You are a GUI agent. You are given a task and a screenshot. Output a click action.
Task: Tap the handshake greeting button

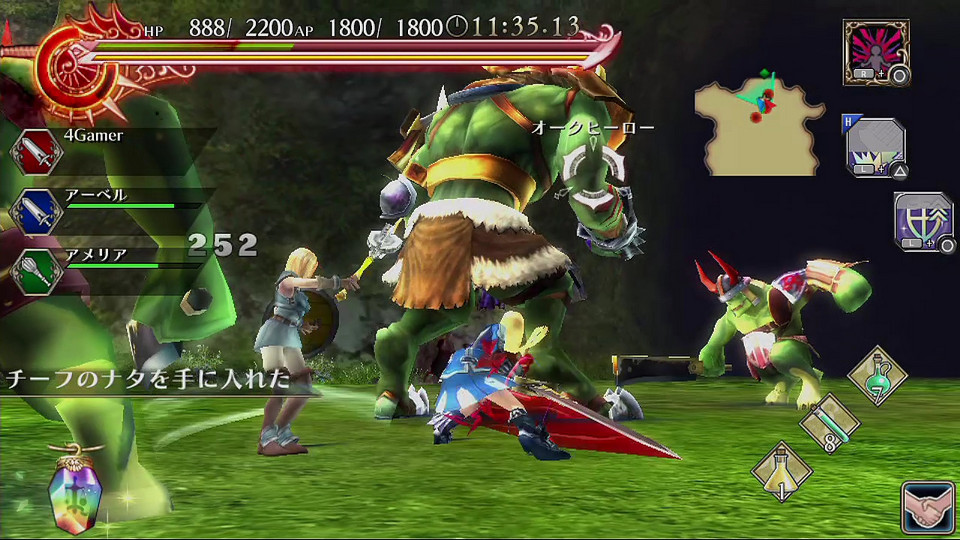[x=926, y=506]
